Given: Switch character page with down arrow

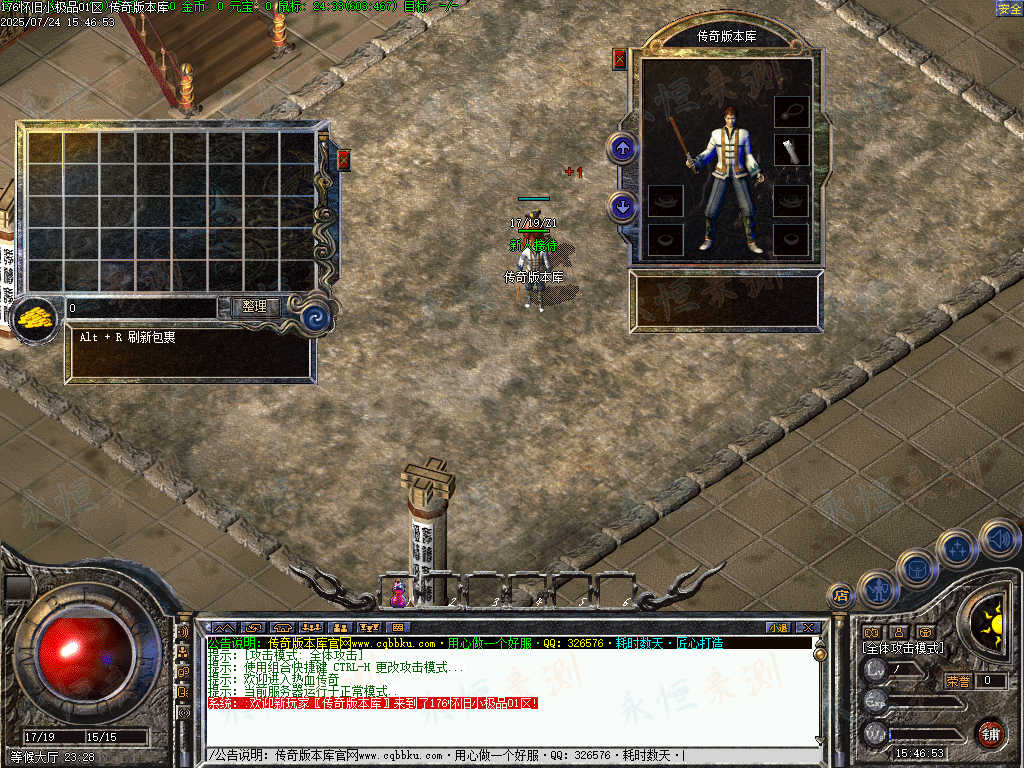Looking at the screenshot, I should (623, 207).
